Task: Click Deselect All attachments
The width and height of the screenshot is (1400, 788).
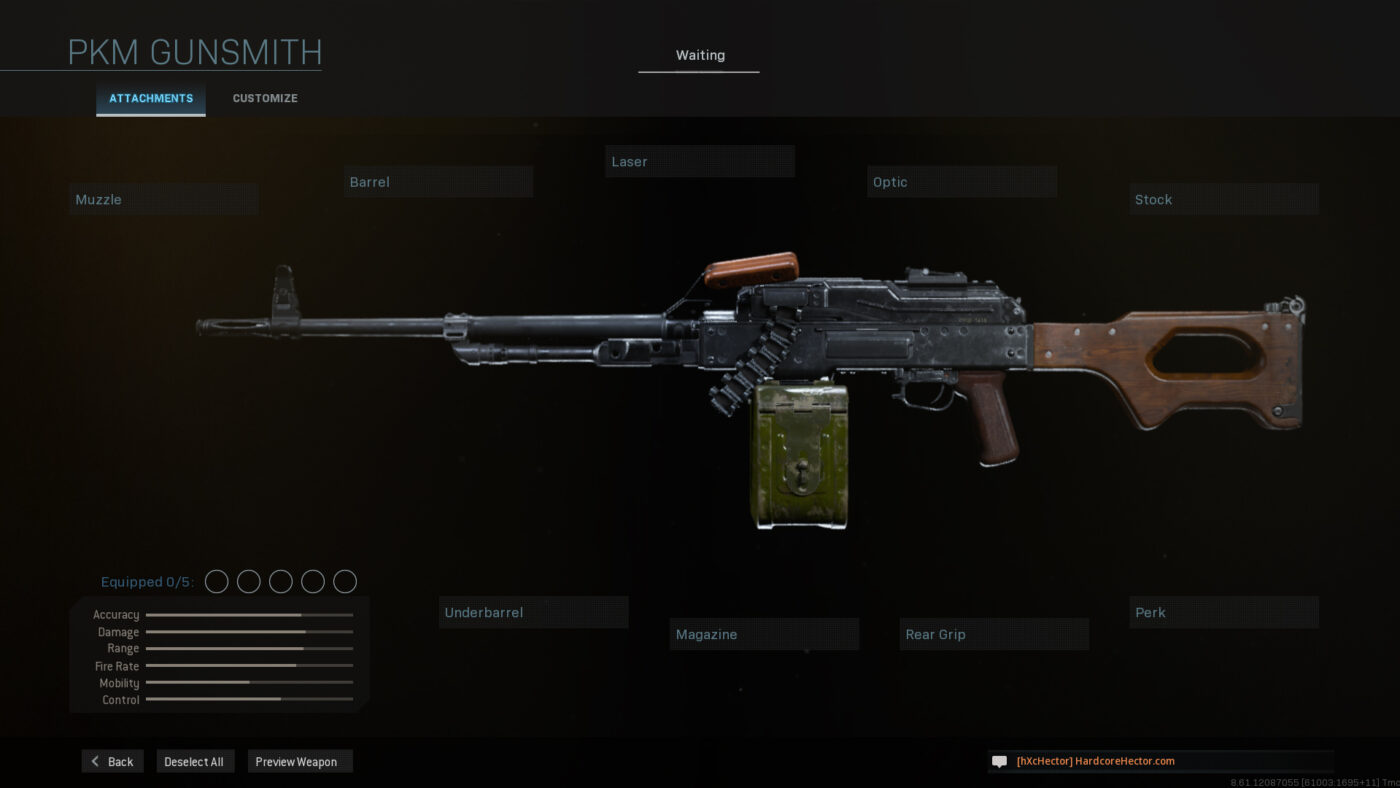Action: [x=194, y=762]
